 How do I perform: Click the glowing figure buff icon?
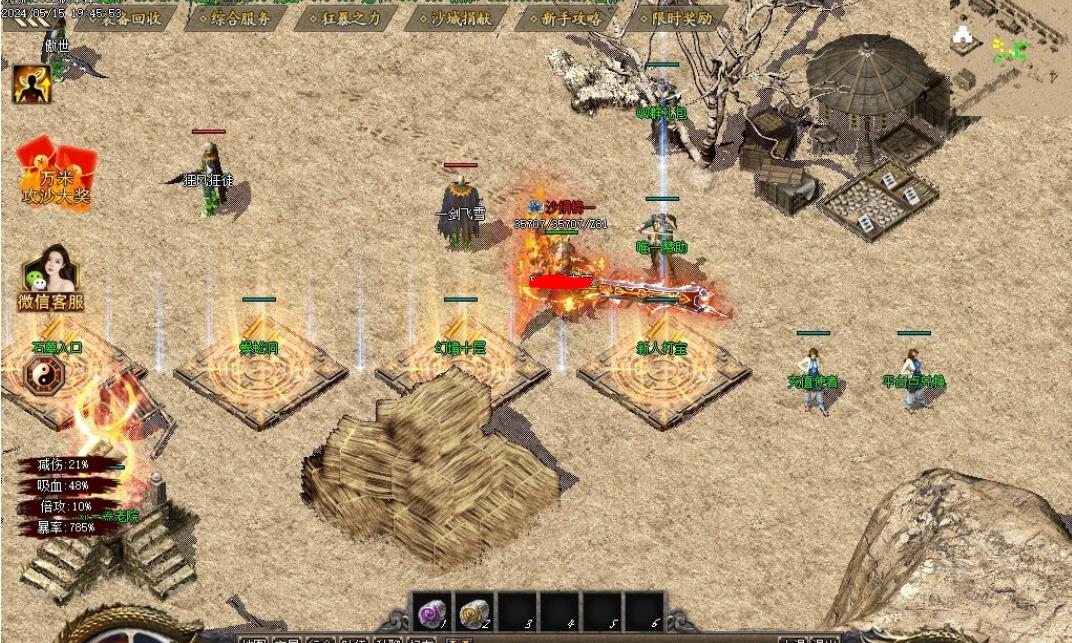[31, 84]
